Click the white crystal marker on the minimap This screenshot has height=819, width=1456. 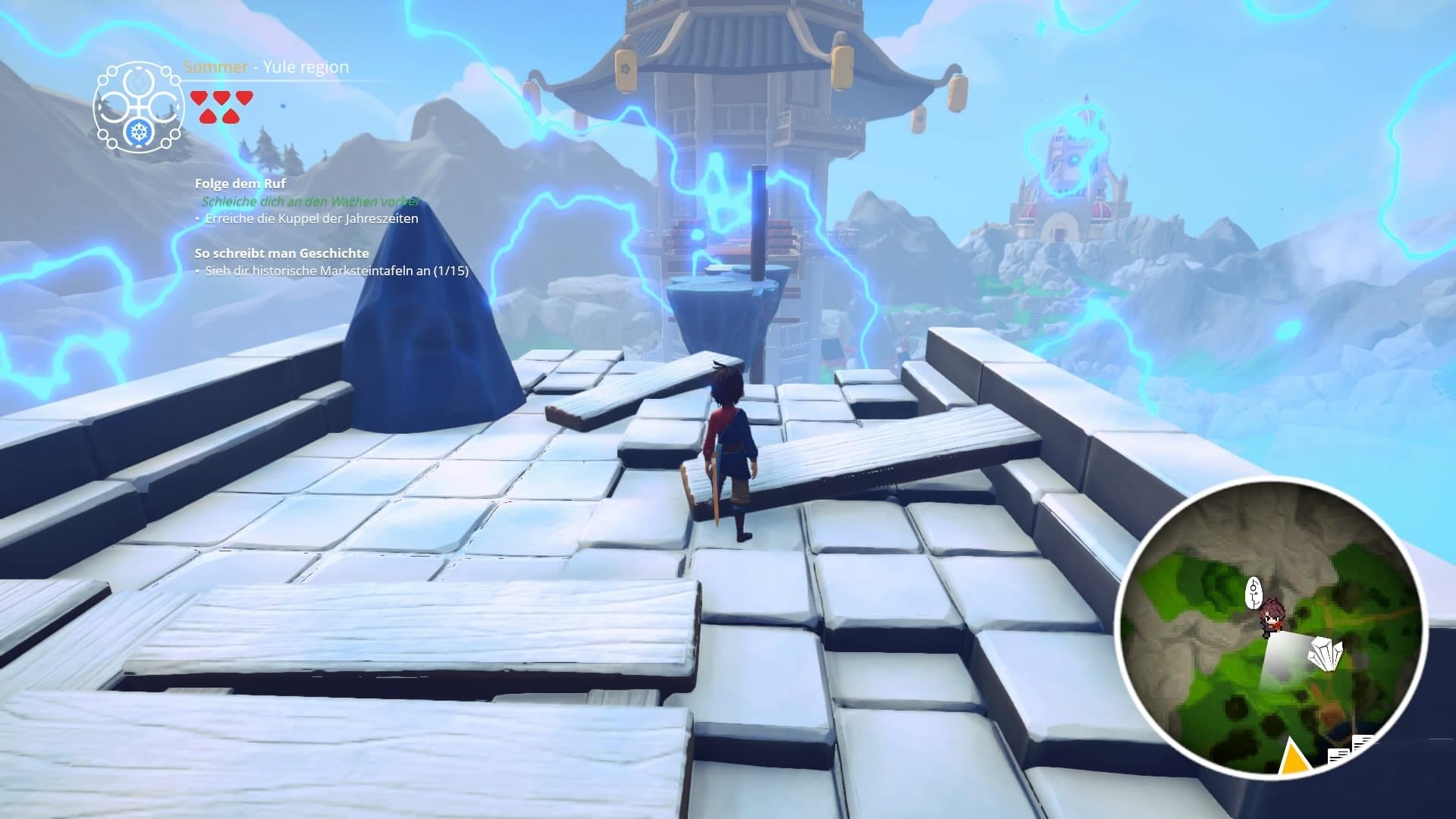click(x=1325, y=654)
